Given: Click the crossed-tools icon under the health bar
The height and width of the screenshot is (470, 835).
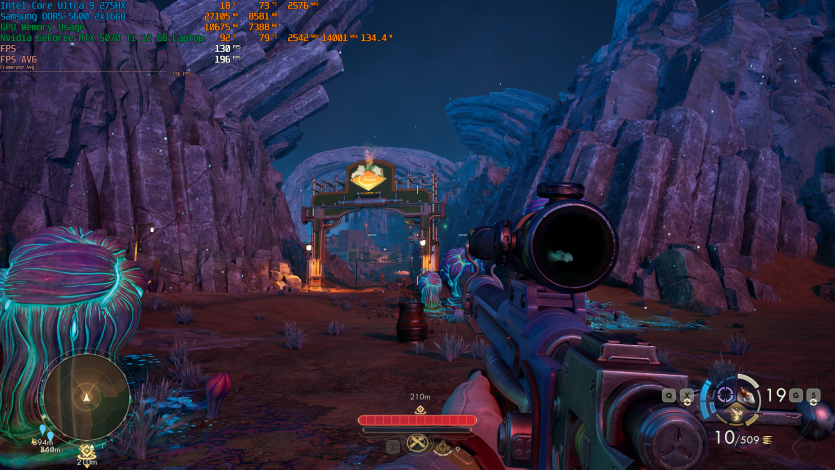Looking at the screenshot, I should click(x=416, y=444).
